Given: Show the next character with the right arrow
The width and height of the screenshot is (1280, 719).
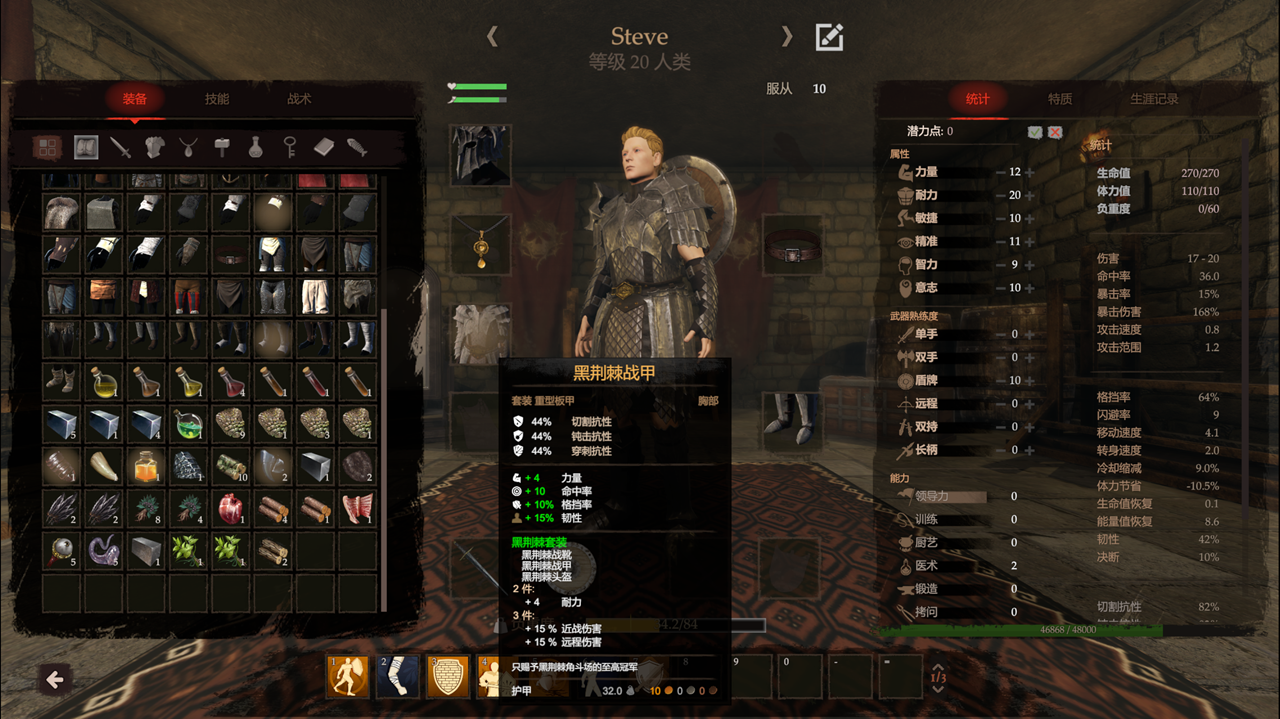Looking at the screenshot, I should (787, 37).
